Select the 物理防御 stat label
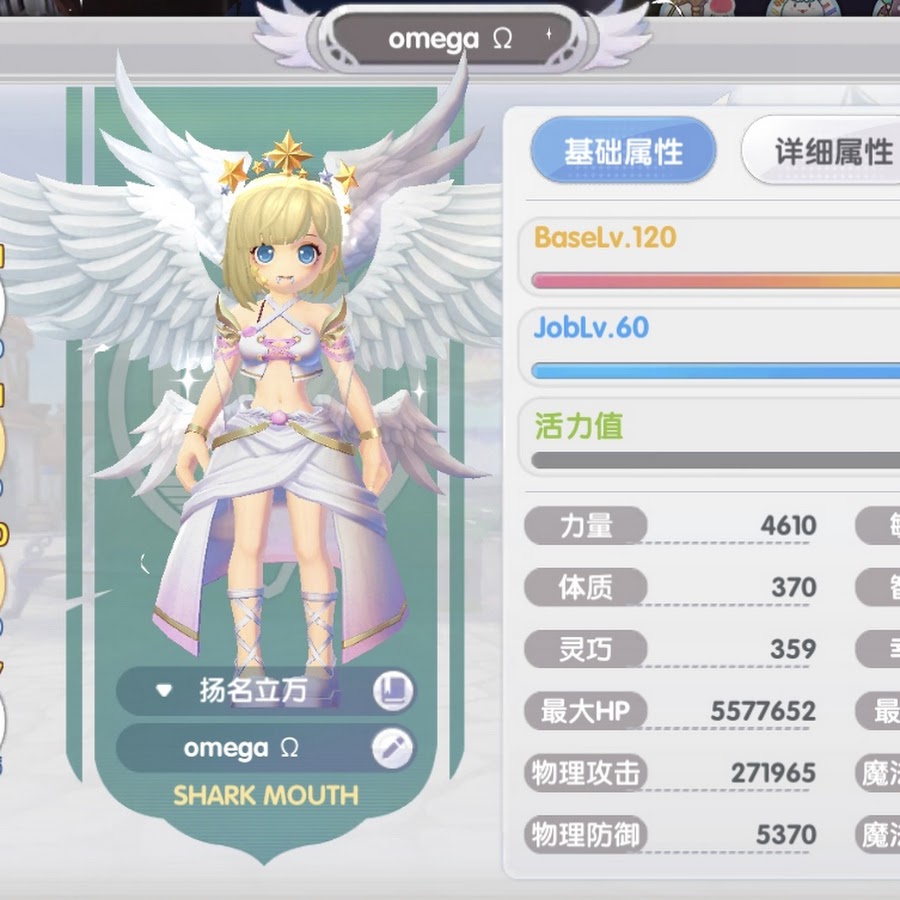Viewport: 900px width, 900px height. point(586,835)
